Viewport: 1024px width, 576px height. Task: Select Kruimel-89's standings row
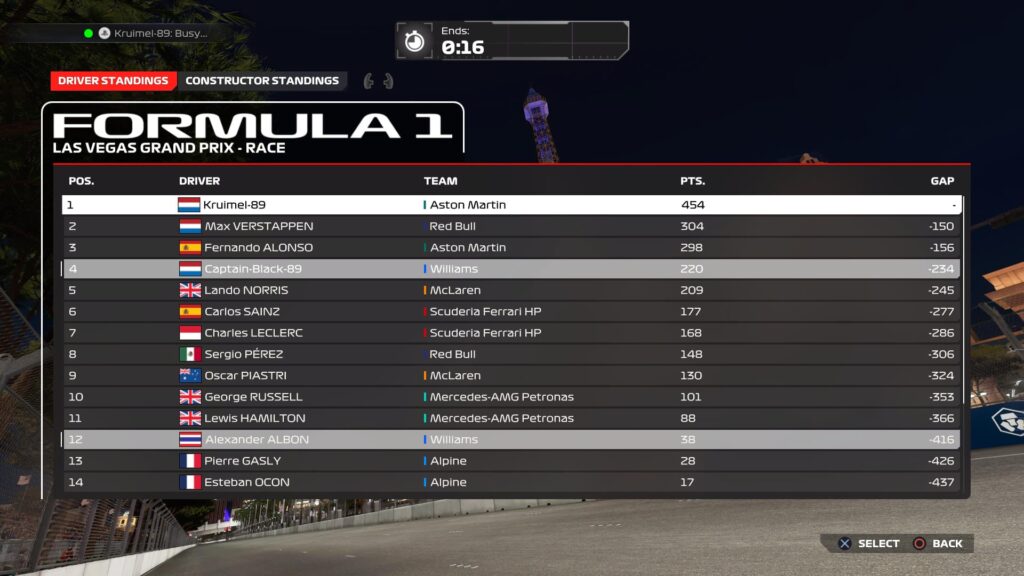tap(510, 205)
